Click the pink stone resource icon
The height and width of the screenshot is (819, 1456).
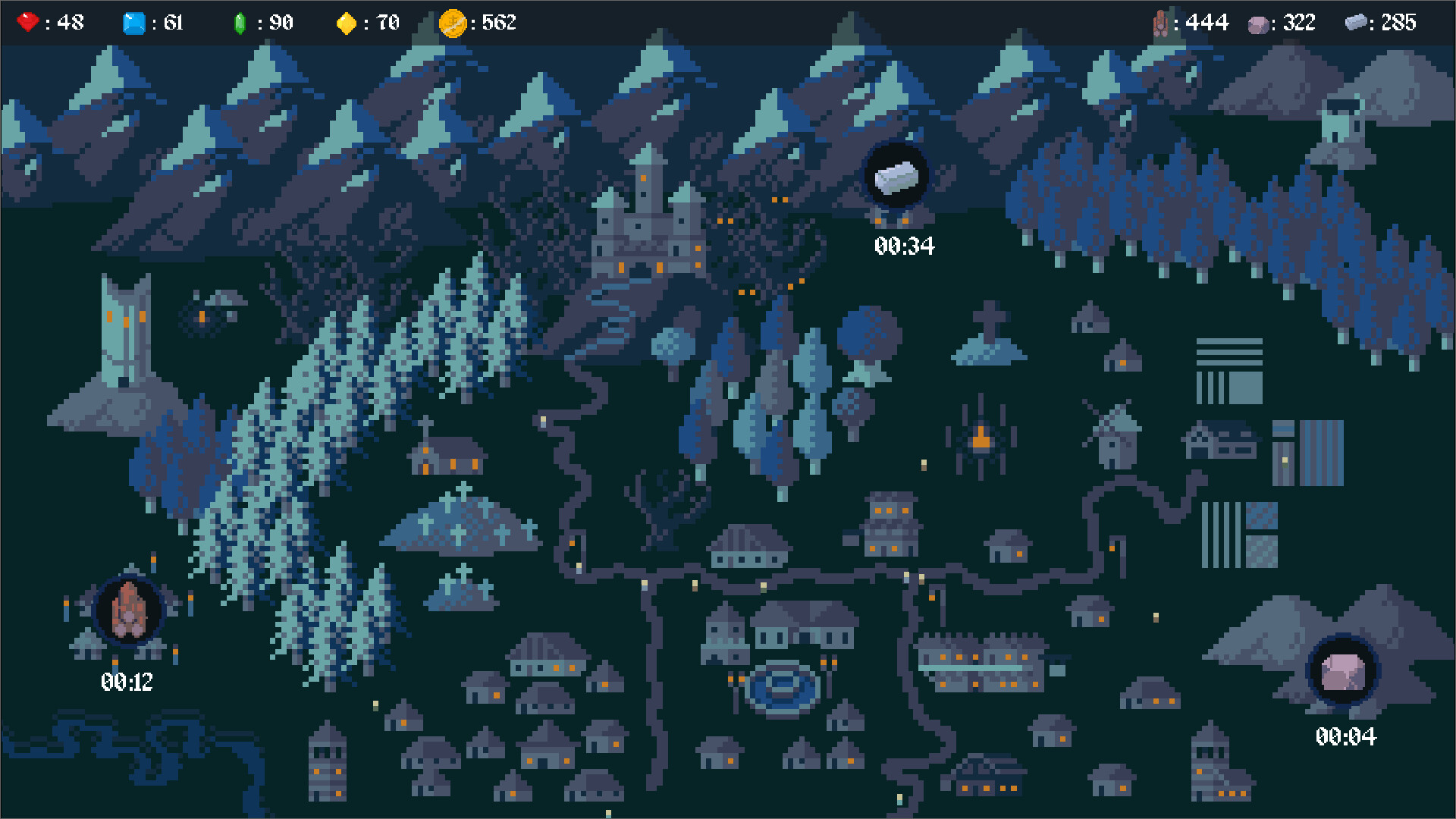pos(1258,22)
